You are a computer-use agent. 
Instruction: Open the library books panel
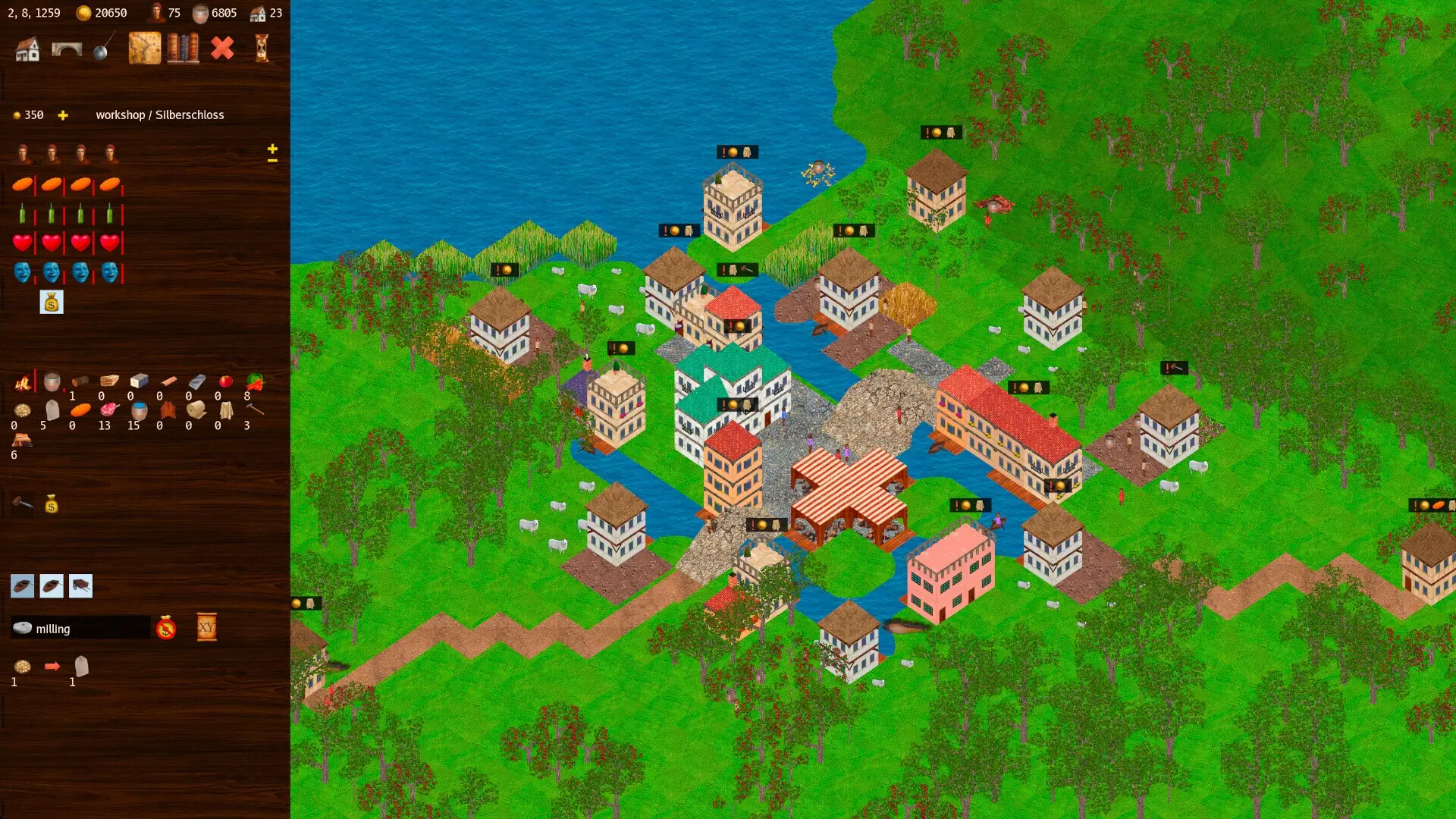point(182,49)
